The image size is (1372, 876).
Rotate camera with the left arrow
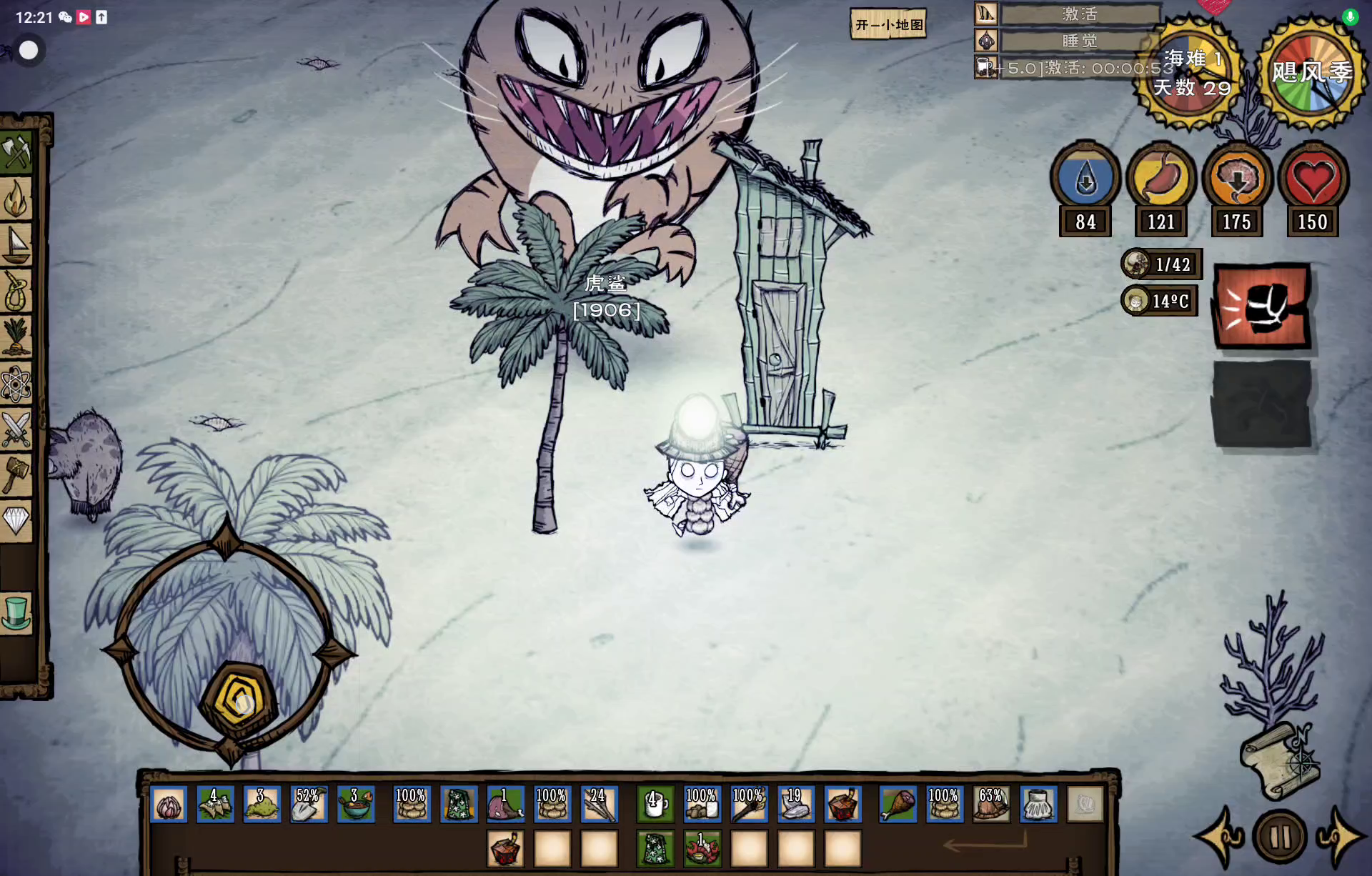[1221, 837]
